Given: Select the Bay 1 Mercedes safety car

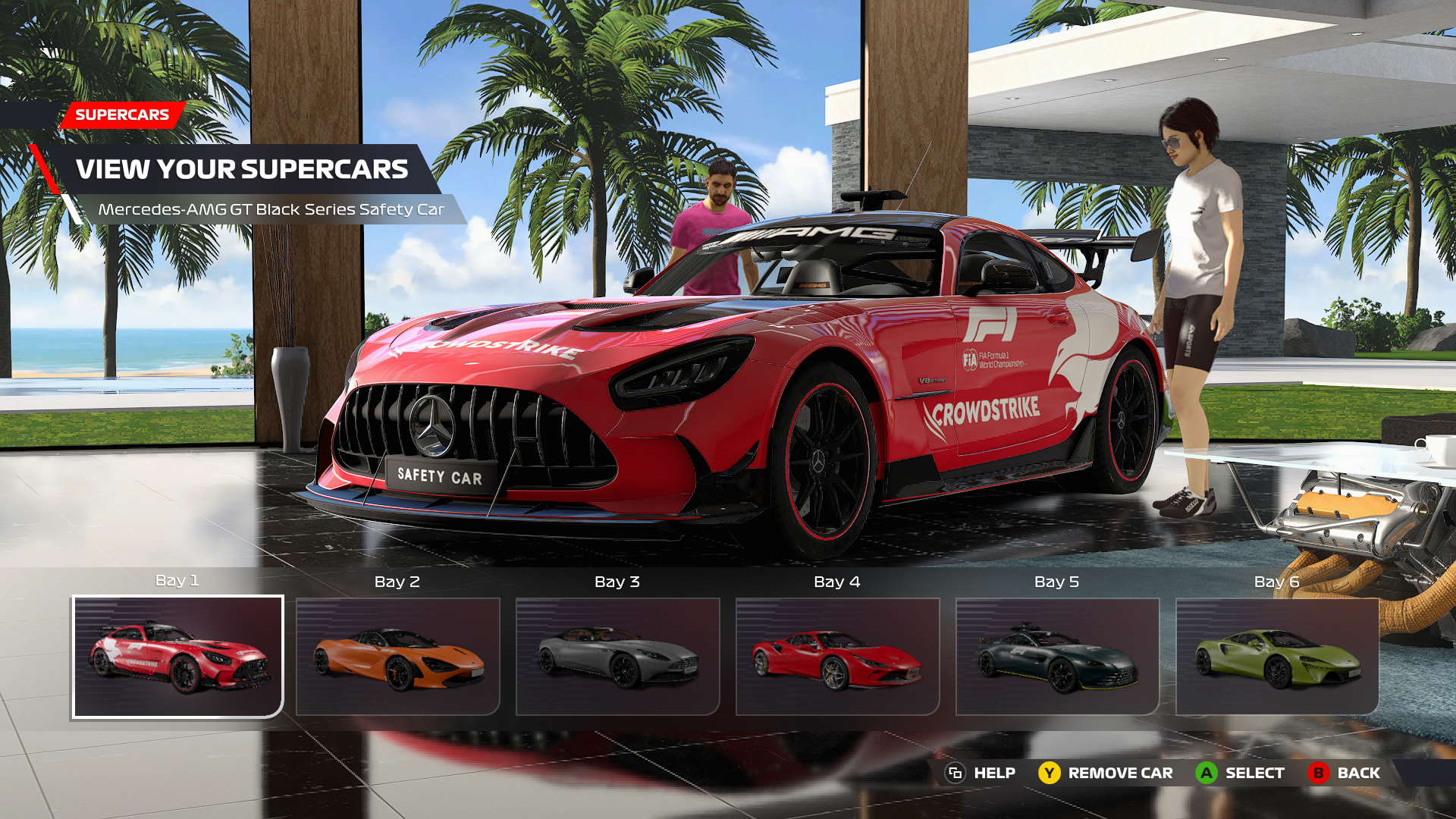Looking at the screenshot, I should coord(177,657).
